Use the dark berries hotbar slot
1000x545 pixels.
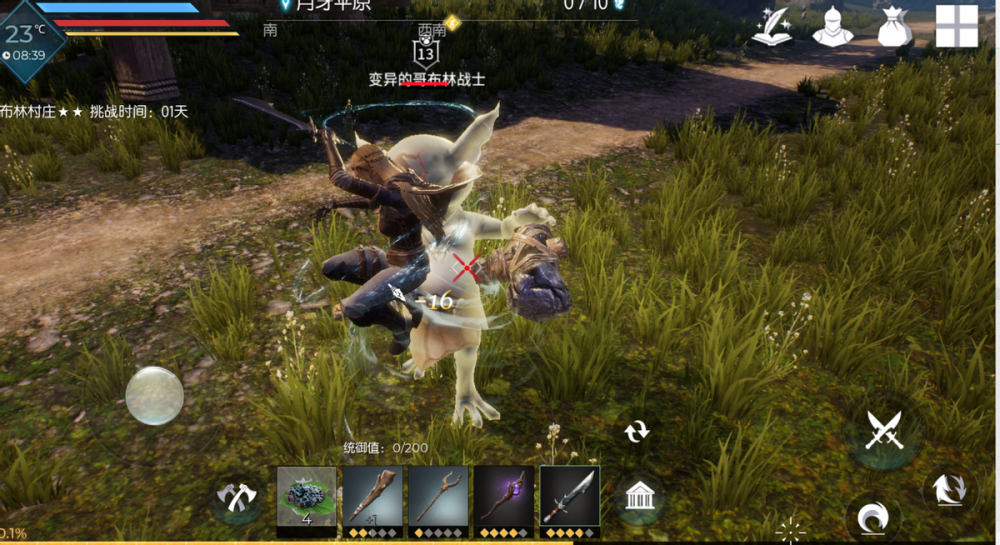point(307,496)
